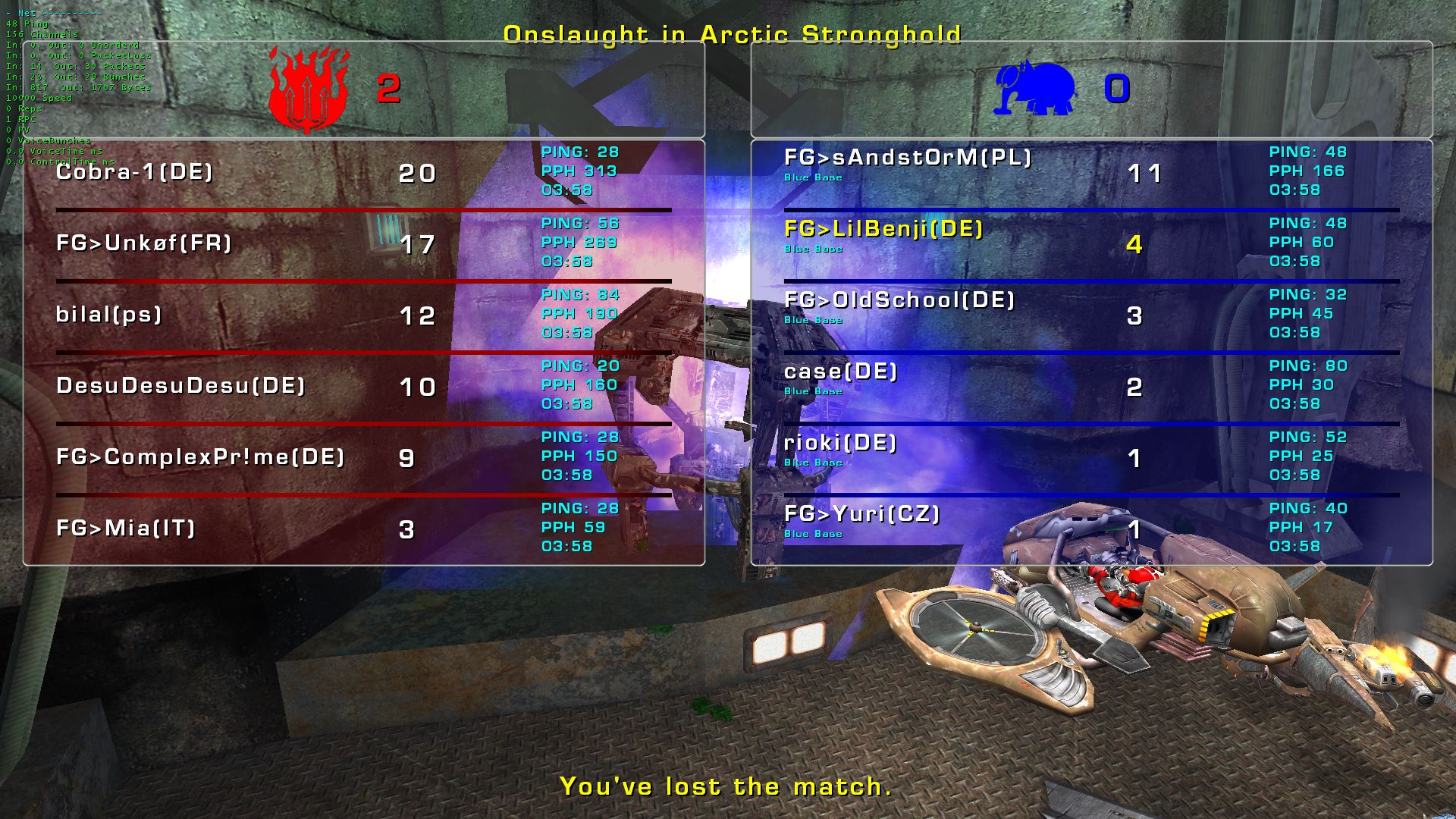The image size is (1456, 819).
Task: Select rioki(DE) in the blue list
Action: (840, 443)
